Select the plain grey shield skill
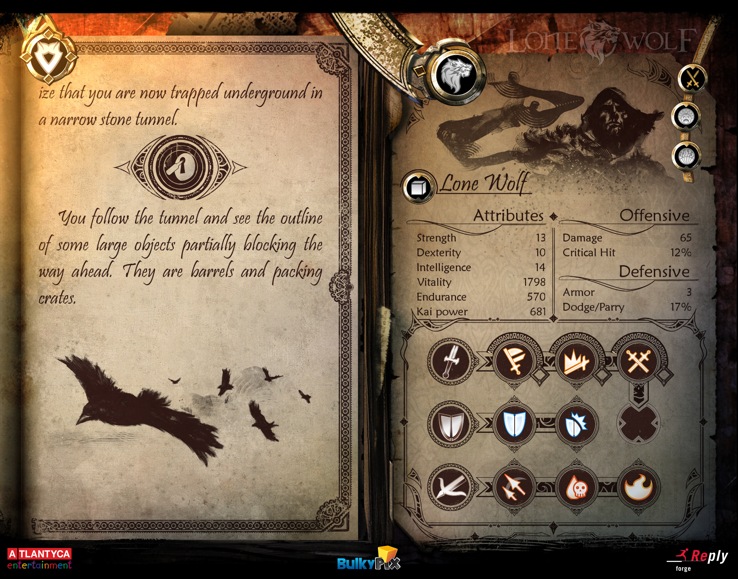Screen dimensions: 738x579 (x=449, y=423)
